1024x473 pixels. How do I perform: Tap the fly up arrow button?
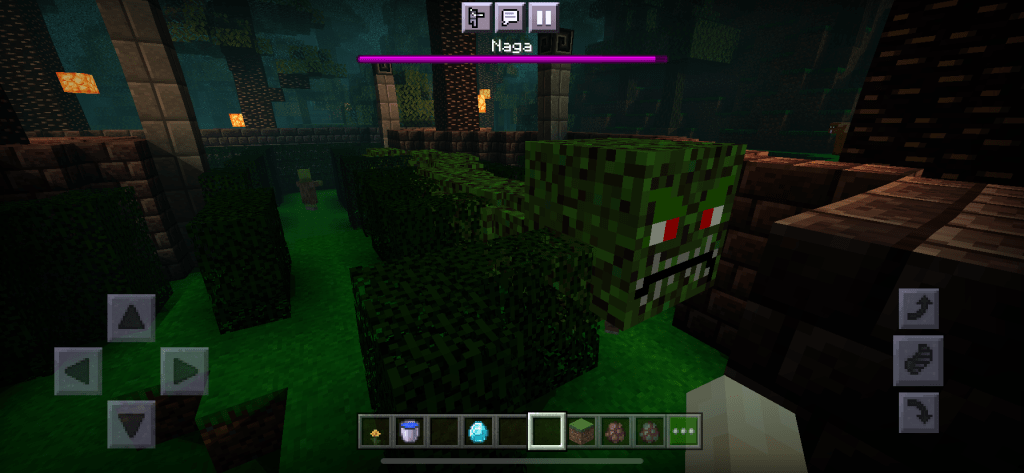coord(918,309)
